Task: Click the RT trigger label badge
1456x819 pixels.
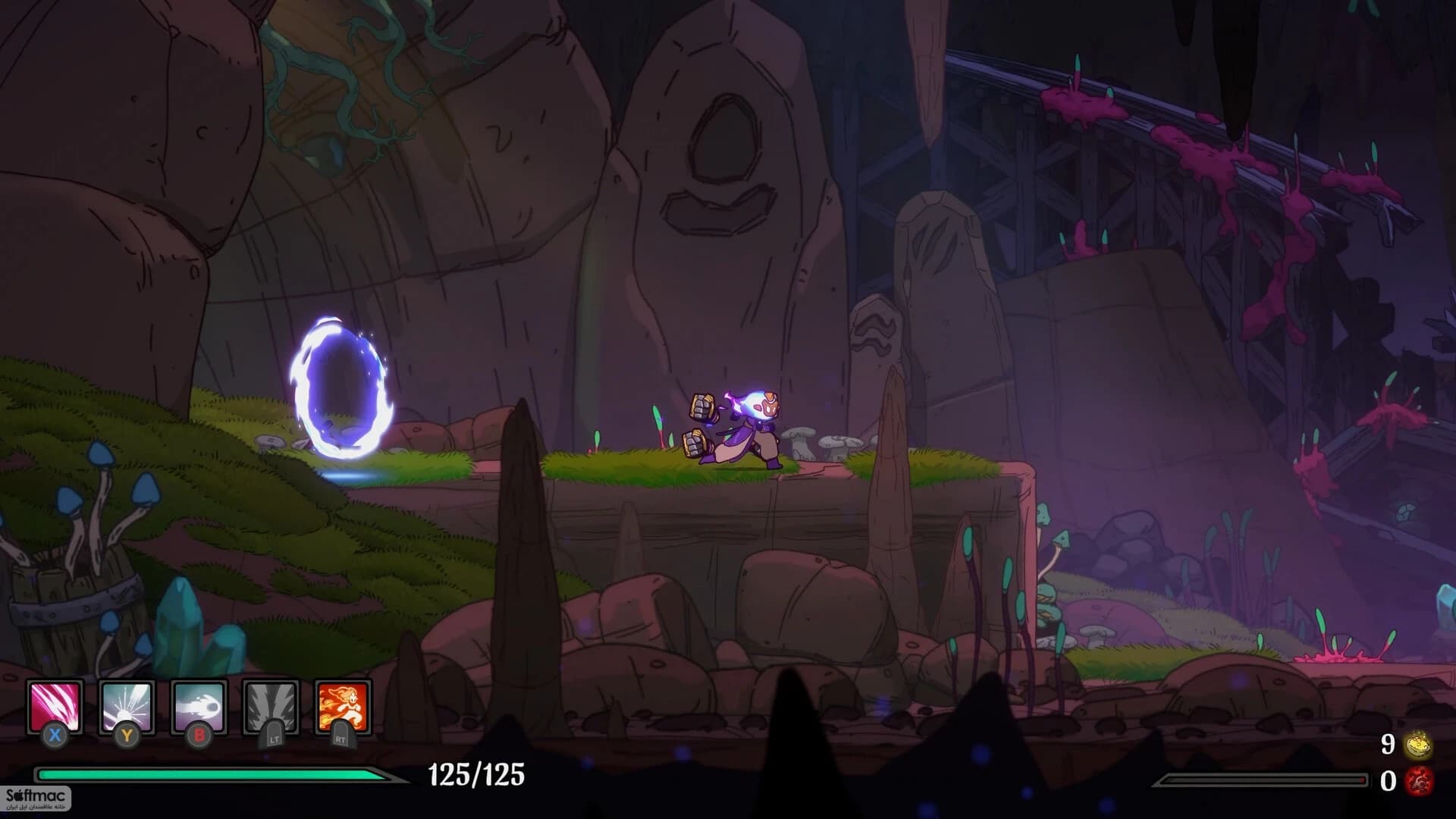Action: (x=345, y=737)
